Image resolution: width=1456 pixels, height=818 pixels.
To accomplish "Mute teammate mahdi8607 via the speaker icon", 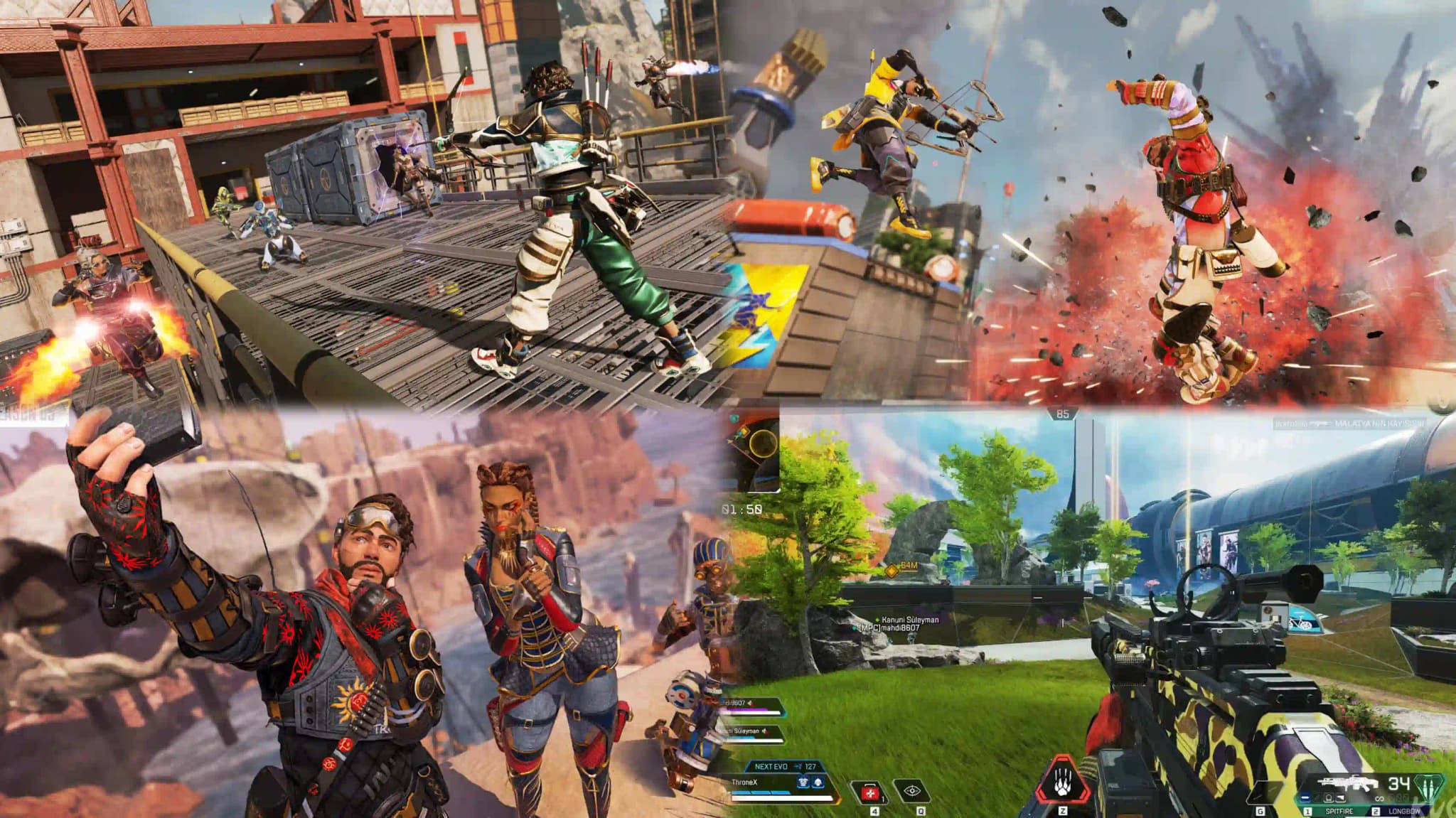I will point(751,703).
